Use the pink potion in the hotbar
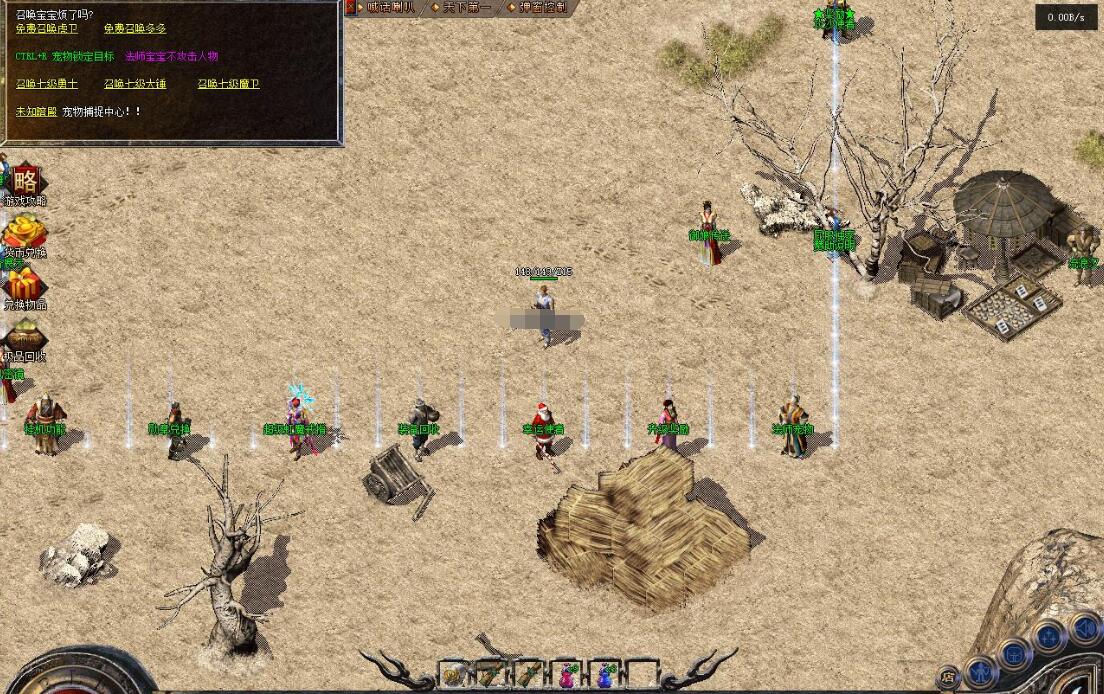The image size is (1104, 694). pyautogui.click(x=569, y=676)
